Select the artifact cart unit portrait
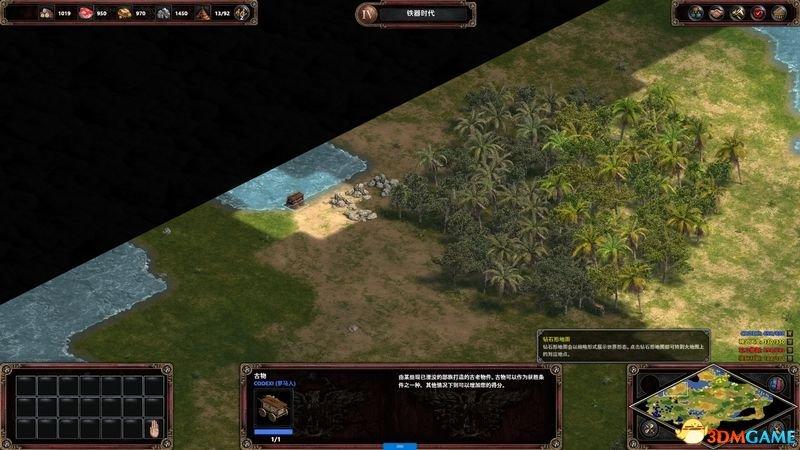This screenshot has width=800, height=450. (x=269, y=407)
